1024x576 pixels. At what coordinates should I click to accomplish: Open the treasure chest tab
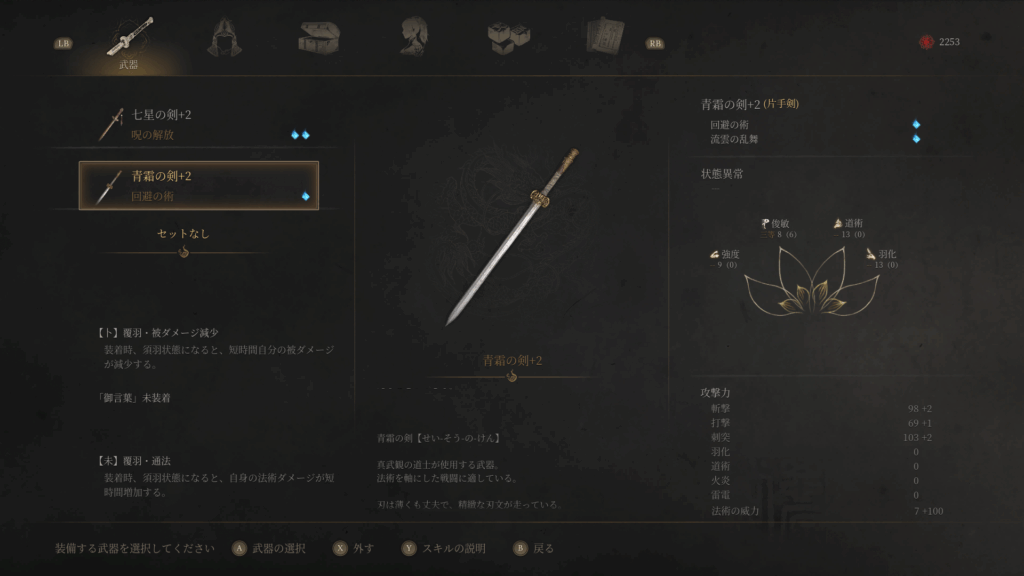[319, 38]
